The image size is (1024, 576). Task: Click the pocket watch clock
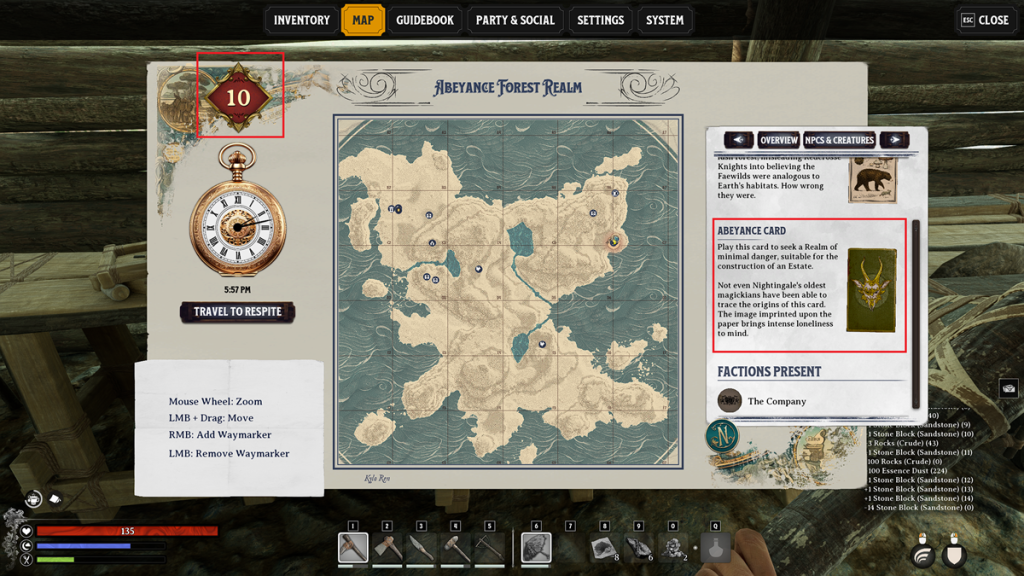coord(237,227)
